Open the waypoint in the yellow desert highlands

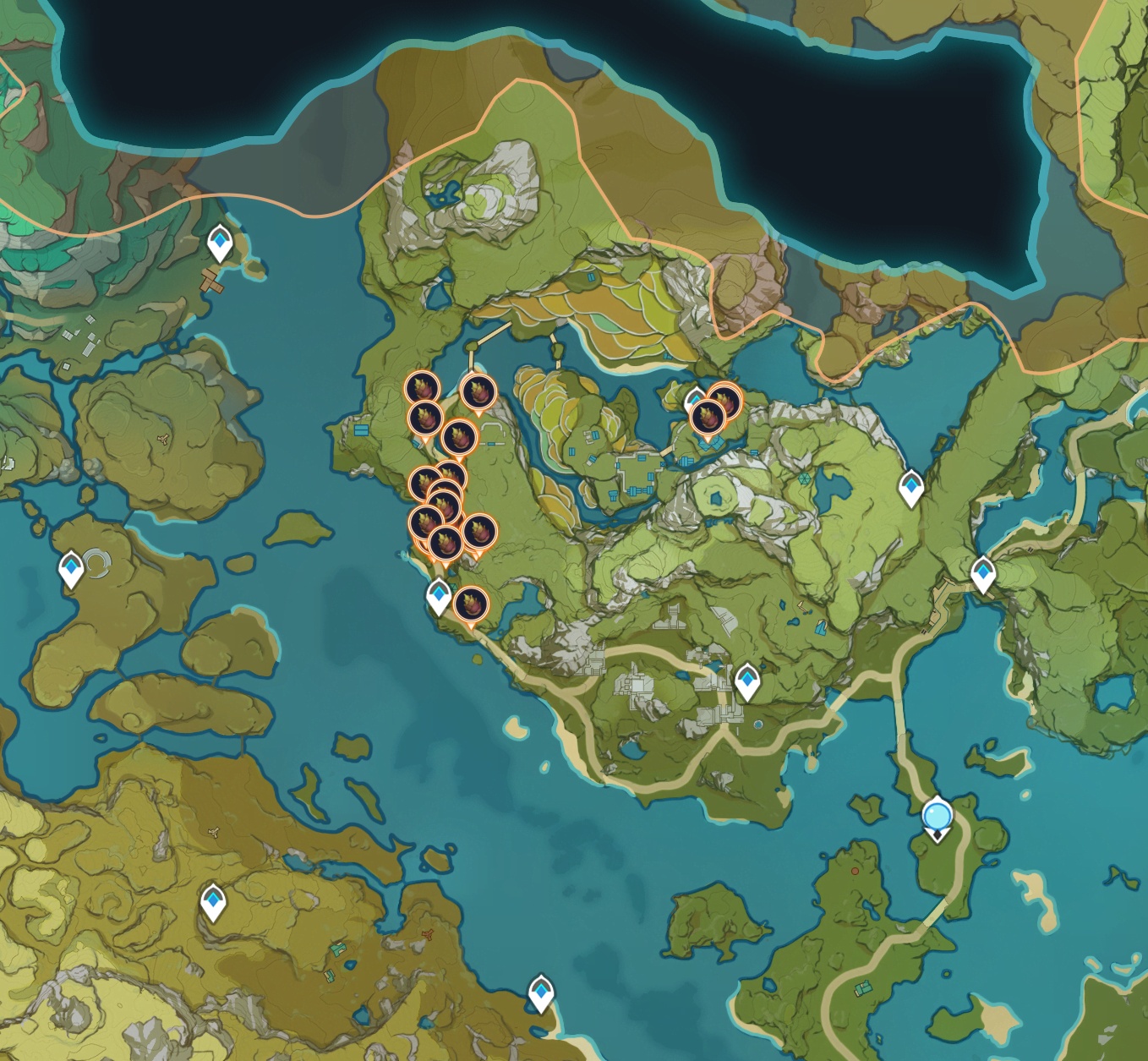(x=213, y=902)
